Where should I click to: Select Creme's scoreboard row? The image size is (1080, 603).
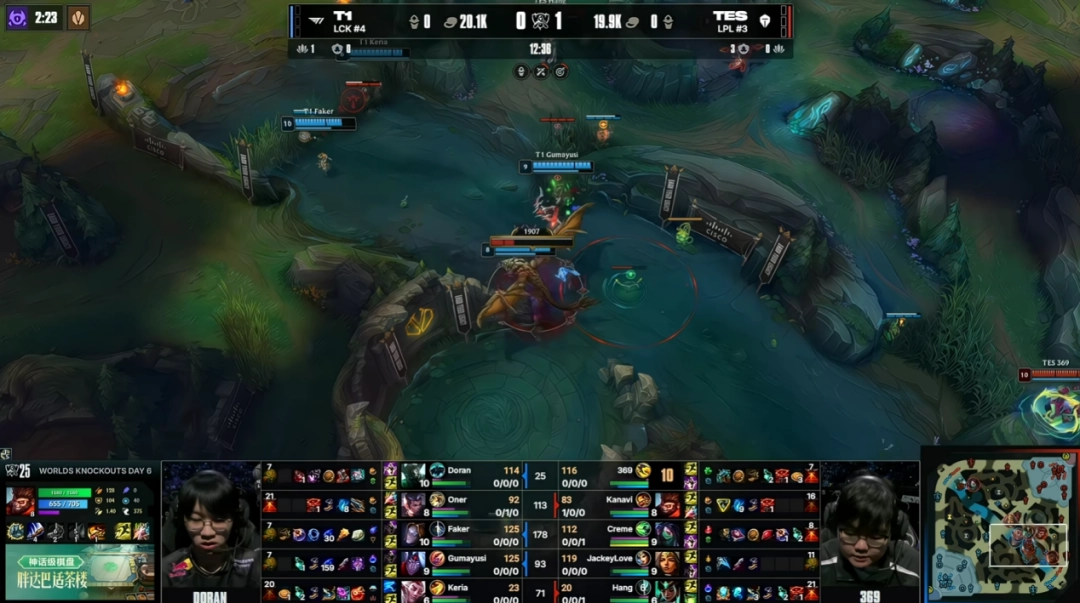pyautogui.click(x=620, y=529)
